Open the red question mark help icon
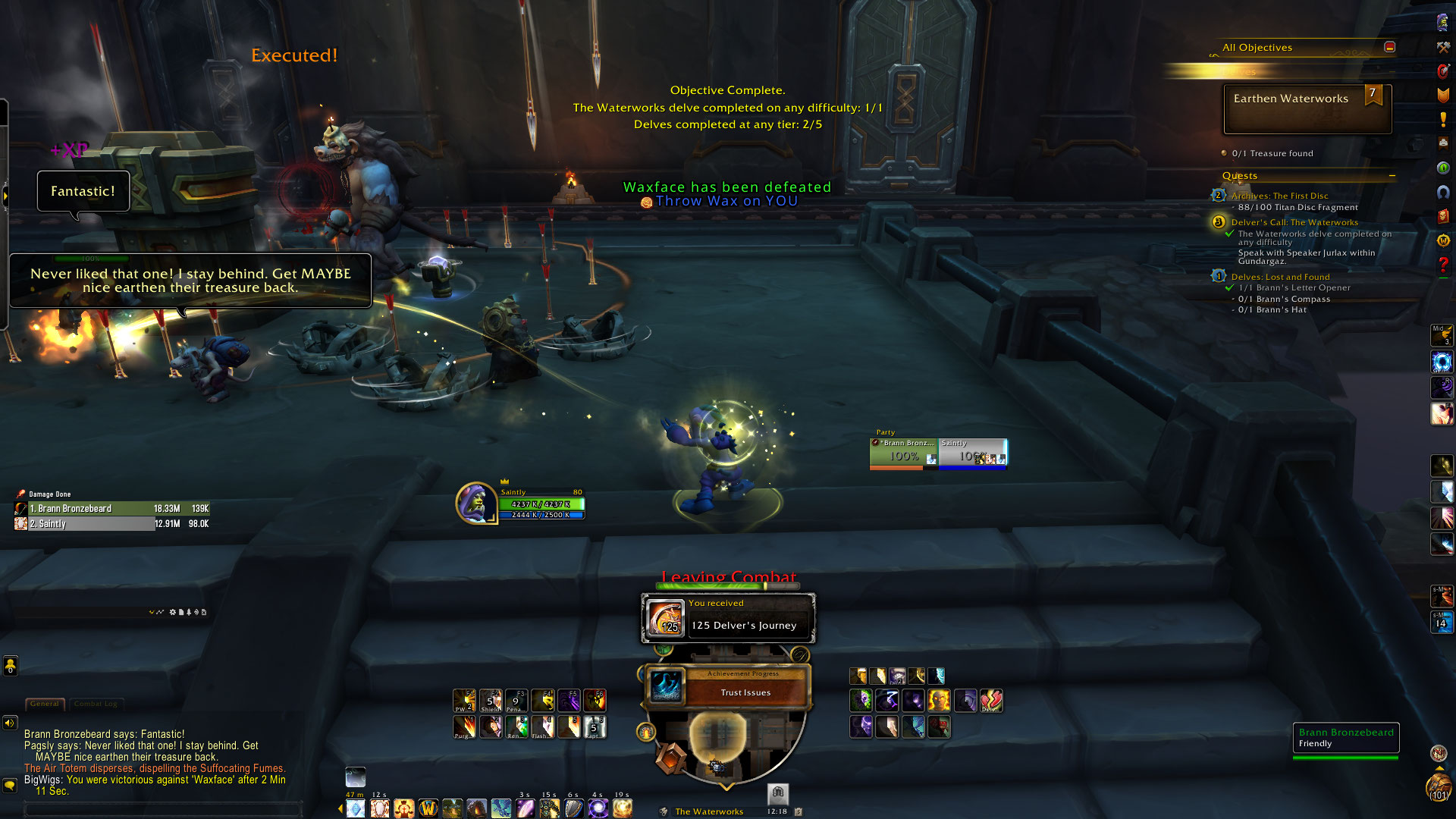This screenshot has width=1456, height=819. (1443, 265)
